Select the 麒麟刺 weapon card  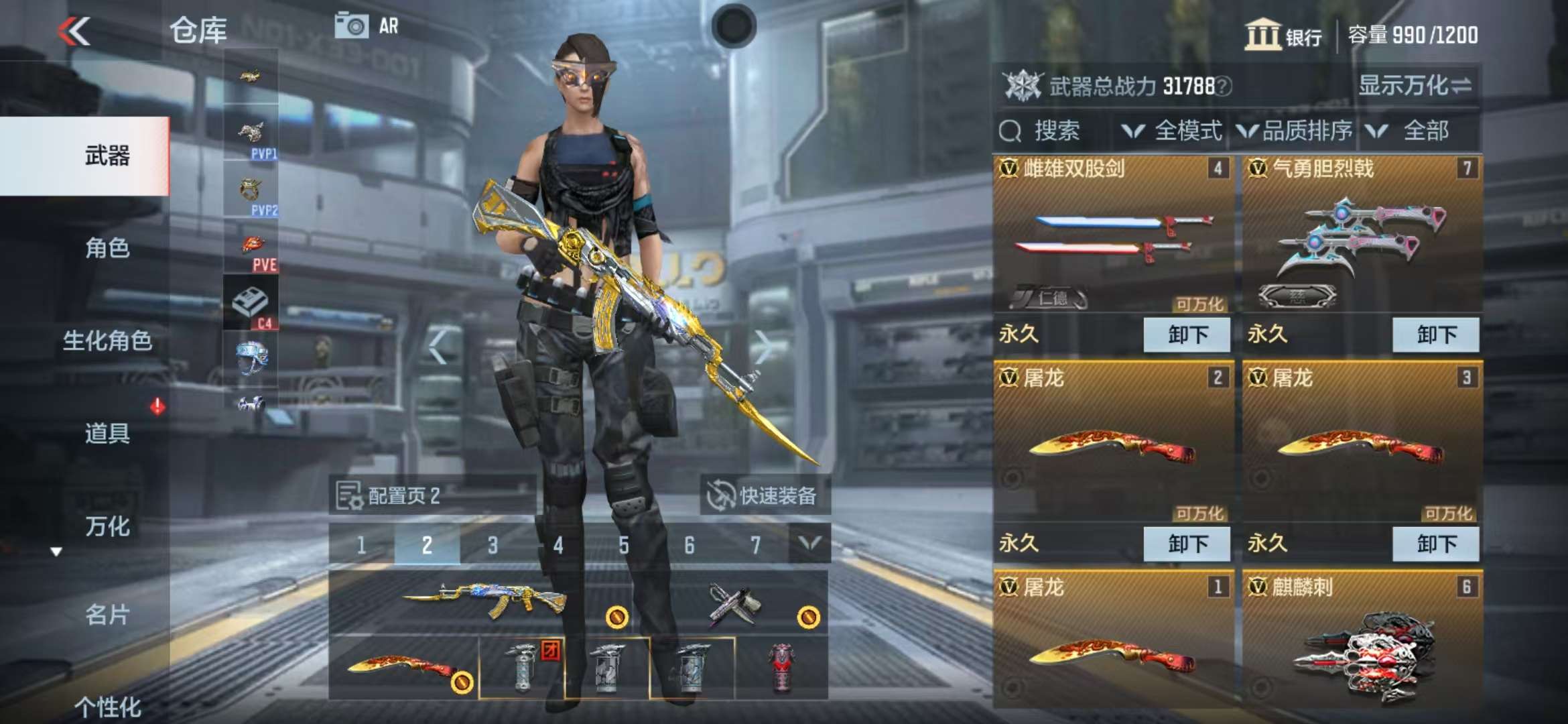pos(1362,644)
